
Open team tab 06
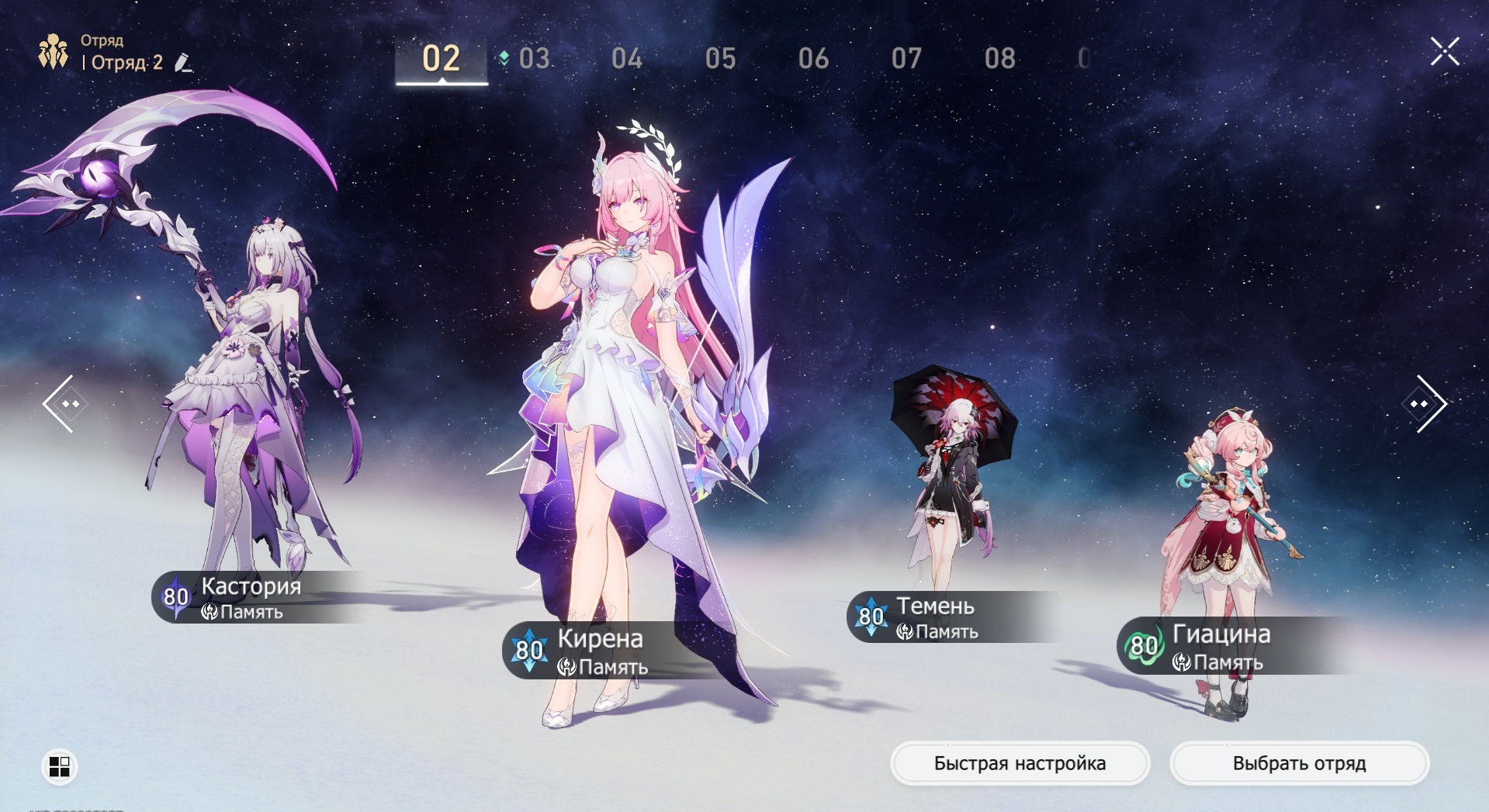[813, 59]
